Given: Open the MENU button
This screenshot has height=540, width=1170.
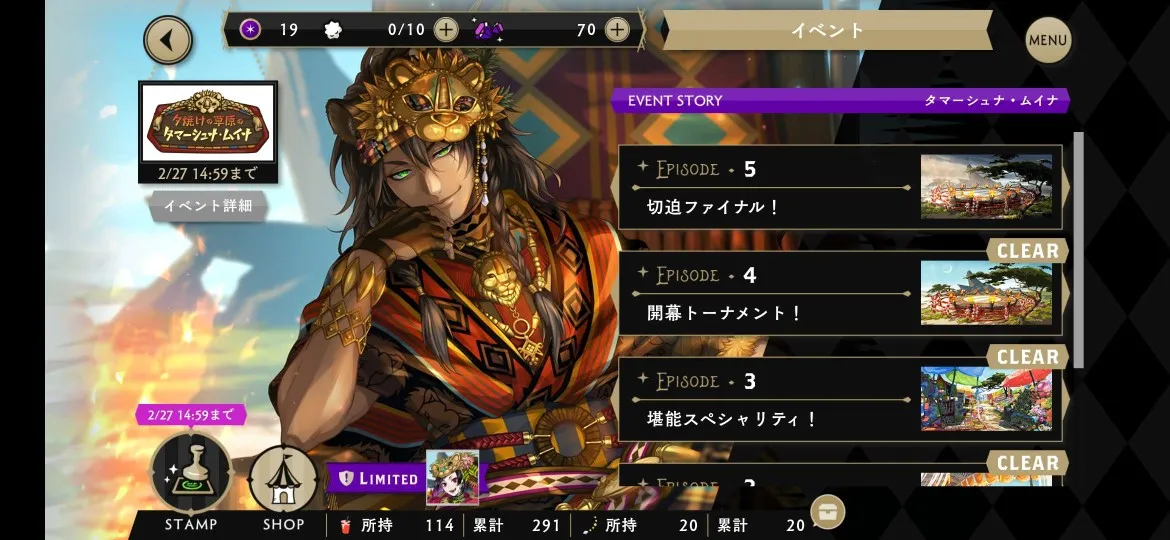Looking at the screenshot, I should [x=1048, y=41].
